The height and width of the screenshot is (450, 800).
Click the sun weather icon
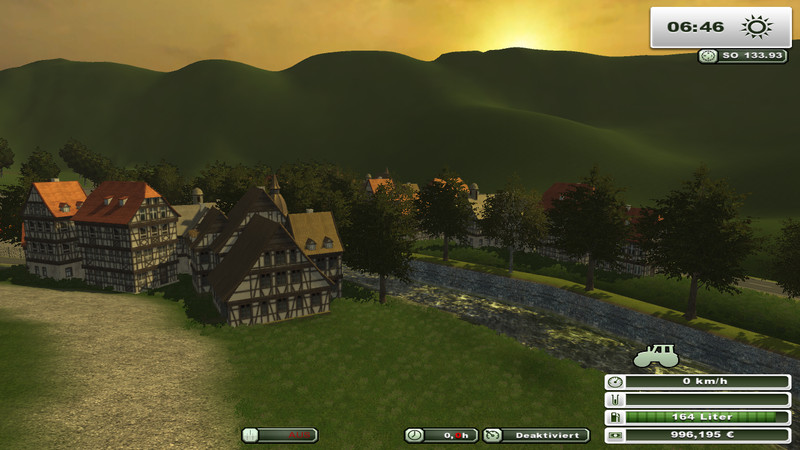click(x=753, y=26)
